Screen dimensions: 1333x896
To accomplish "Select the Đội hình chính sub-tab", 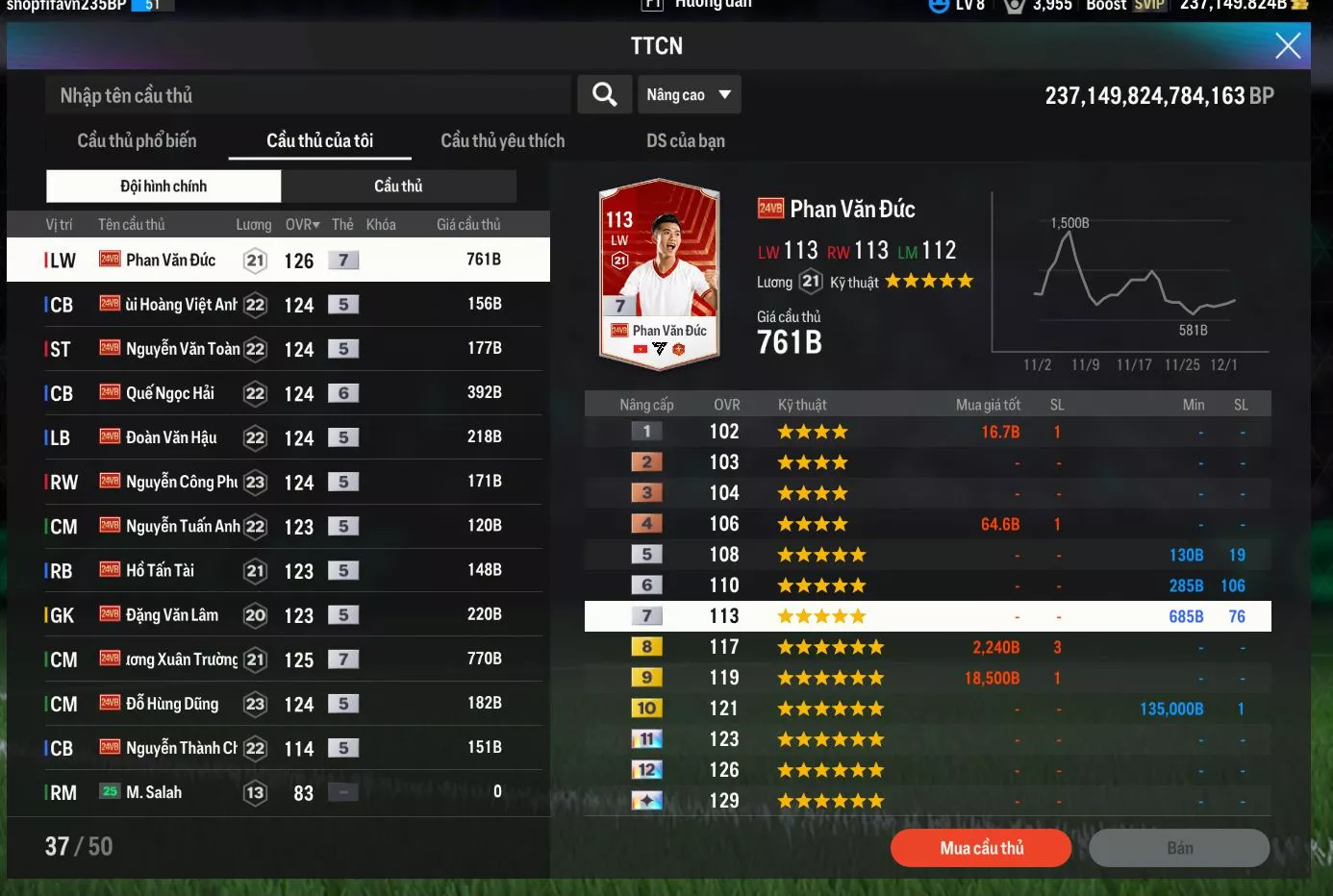I will pyautogui.click(x=163, y=186).
